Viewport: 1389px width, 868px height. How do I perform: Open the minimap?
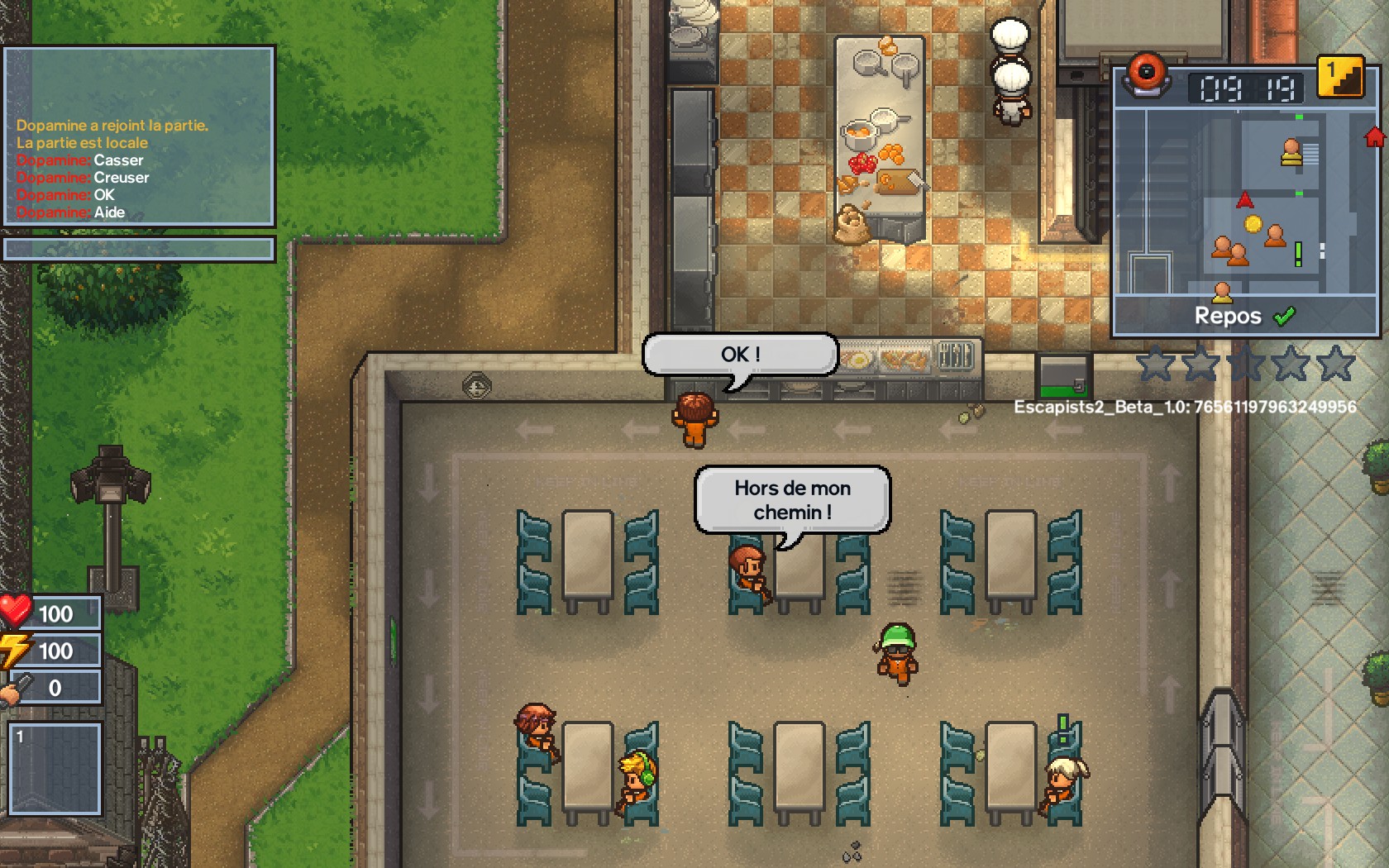coord(1238,202)
